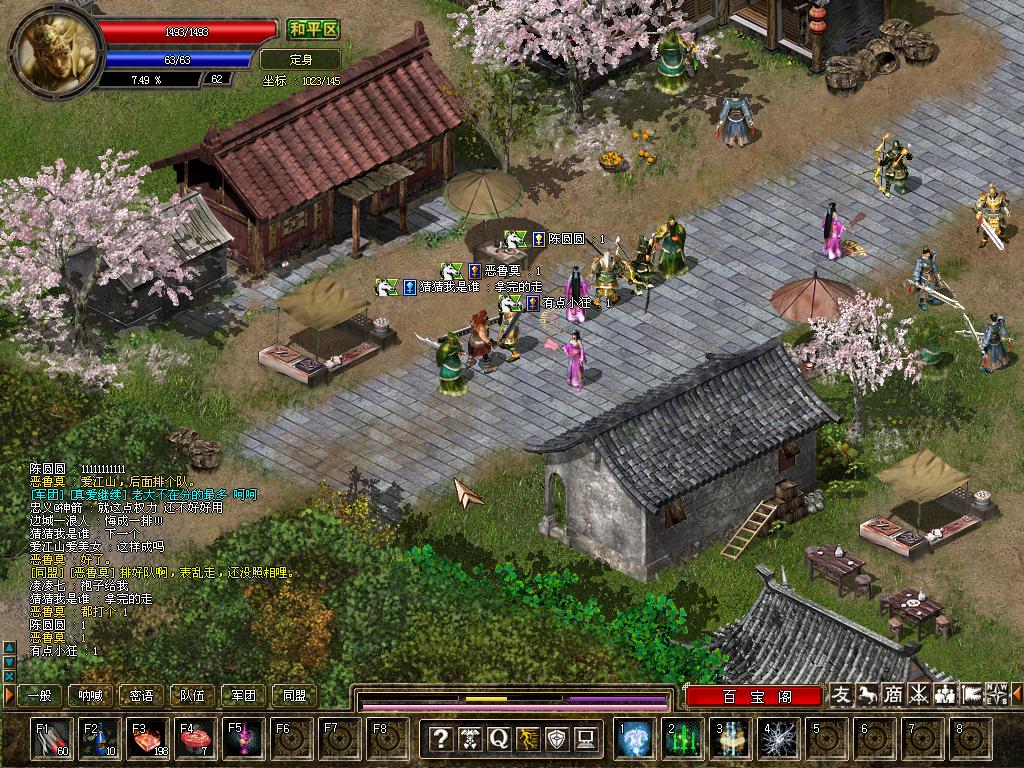Open the 商 trade panel

pyautogui.click(x=893, y=694)
